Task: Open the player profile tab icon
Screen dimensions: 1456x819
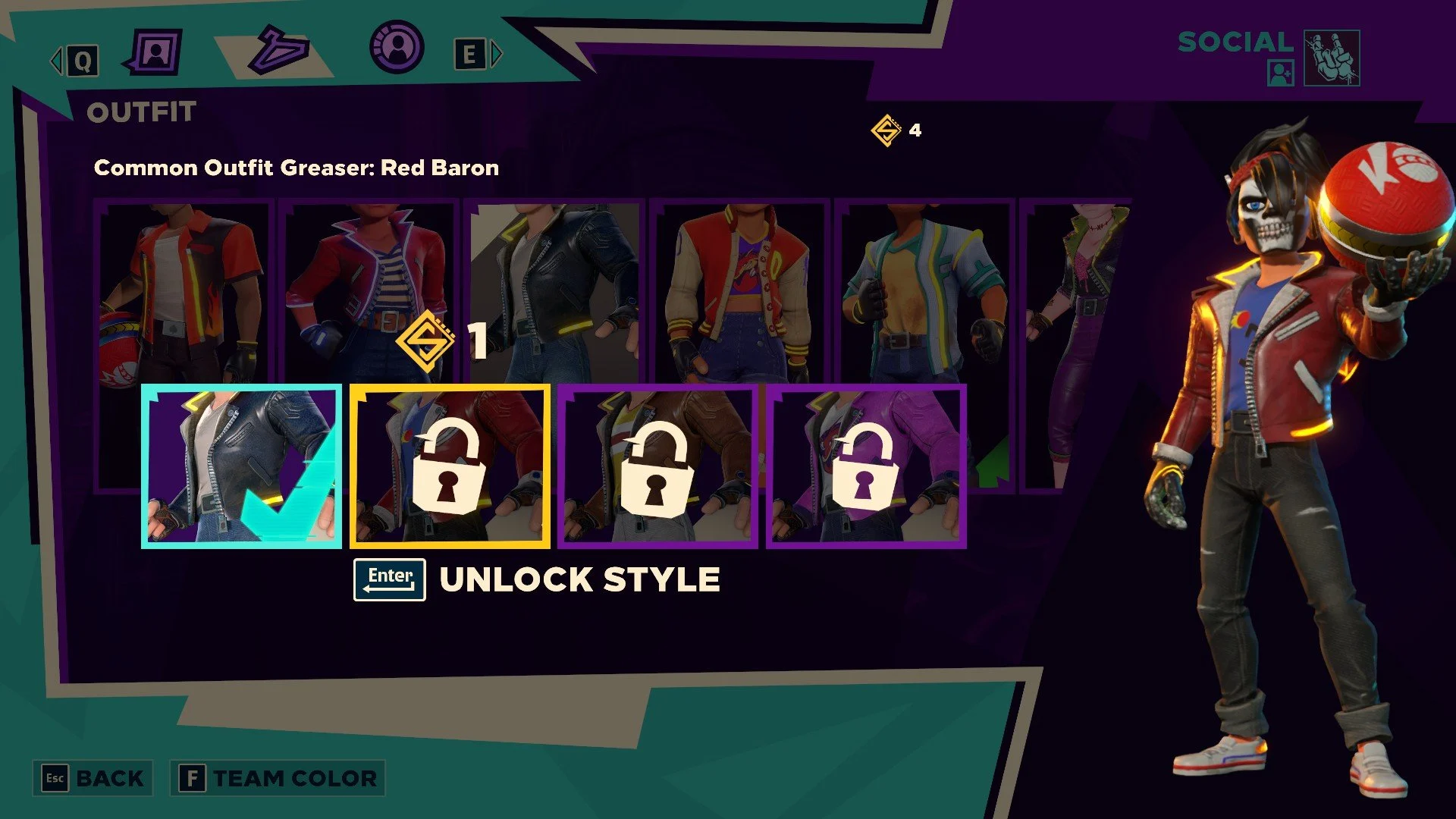Action: point(157,52)
